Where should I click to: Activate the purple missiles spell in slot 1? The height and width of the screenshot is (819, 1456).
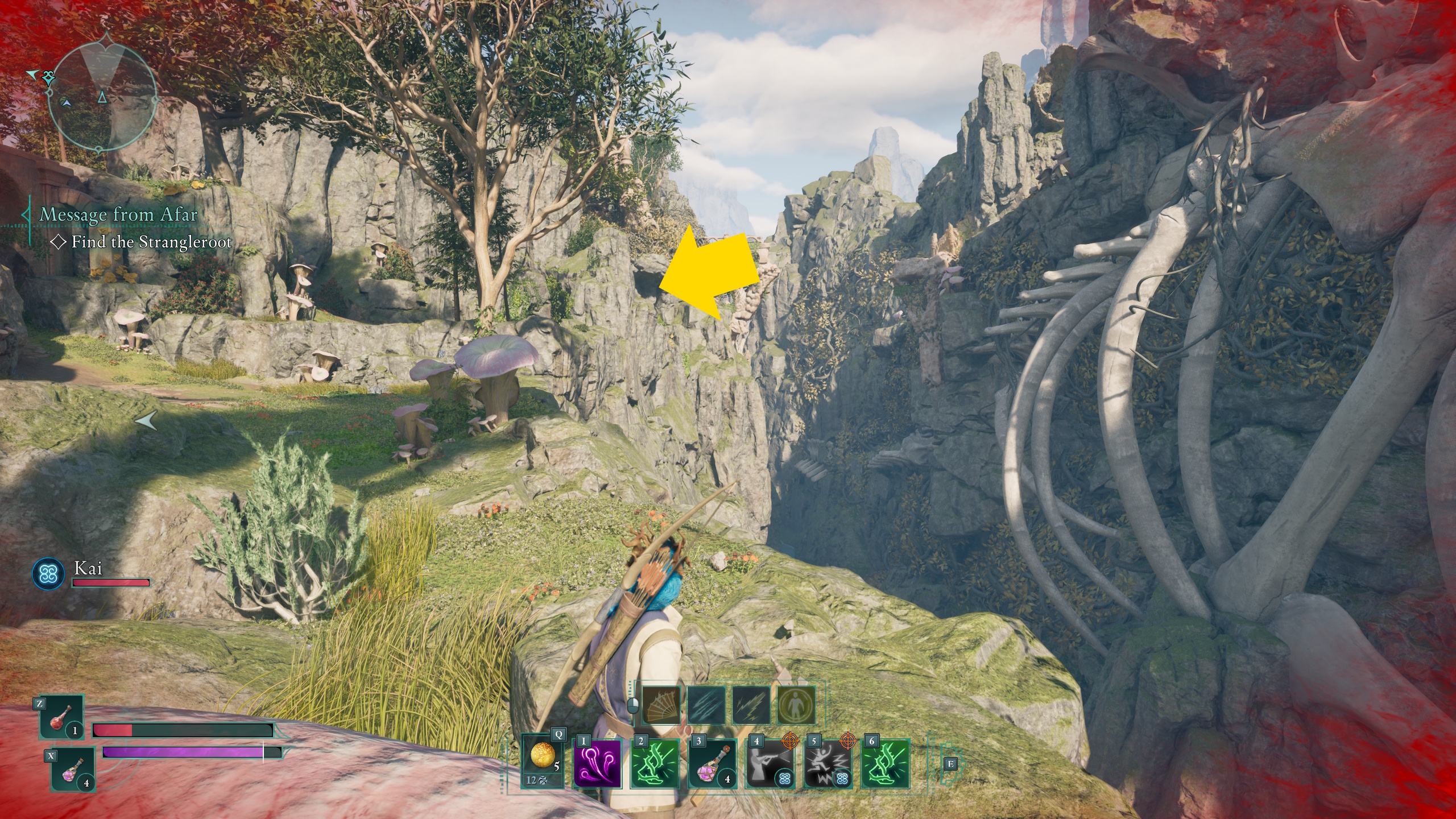[597, 764]
